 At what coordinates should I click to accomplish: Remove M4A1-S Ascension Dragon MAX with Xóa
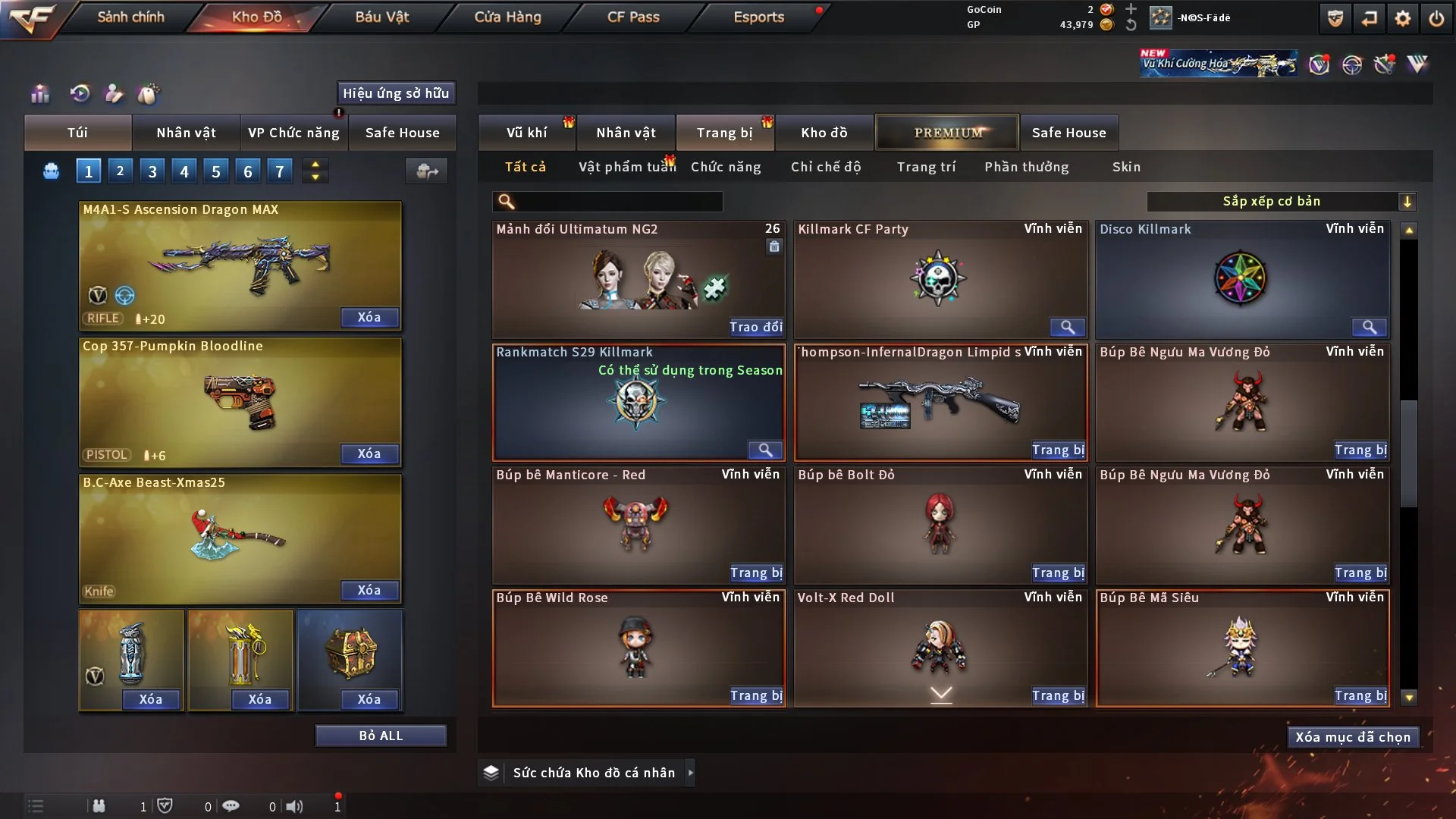coord(369,318)
